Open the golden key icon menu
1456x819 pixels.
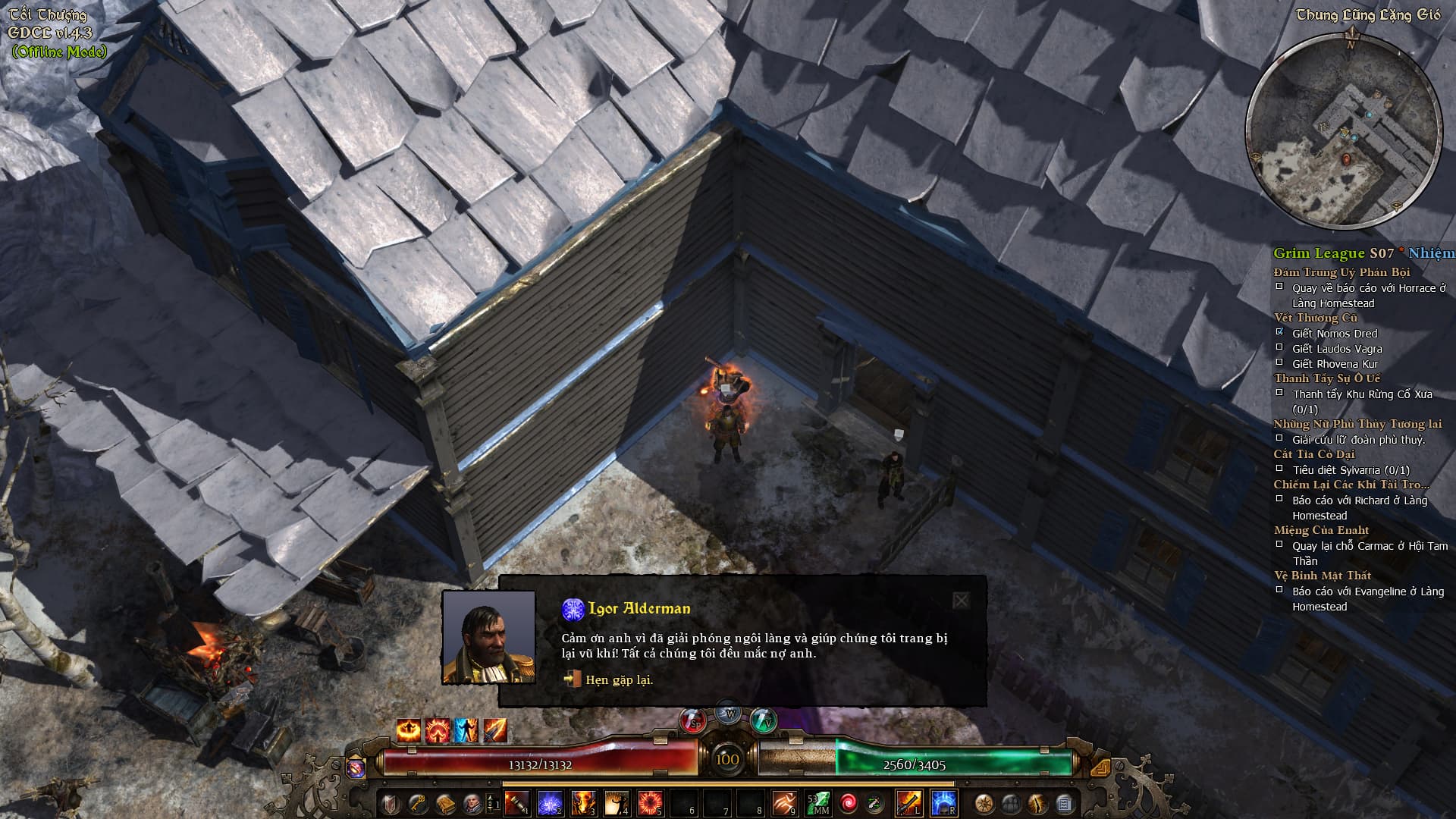(x=417, y=803)
